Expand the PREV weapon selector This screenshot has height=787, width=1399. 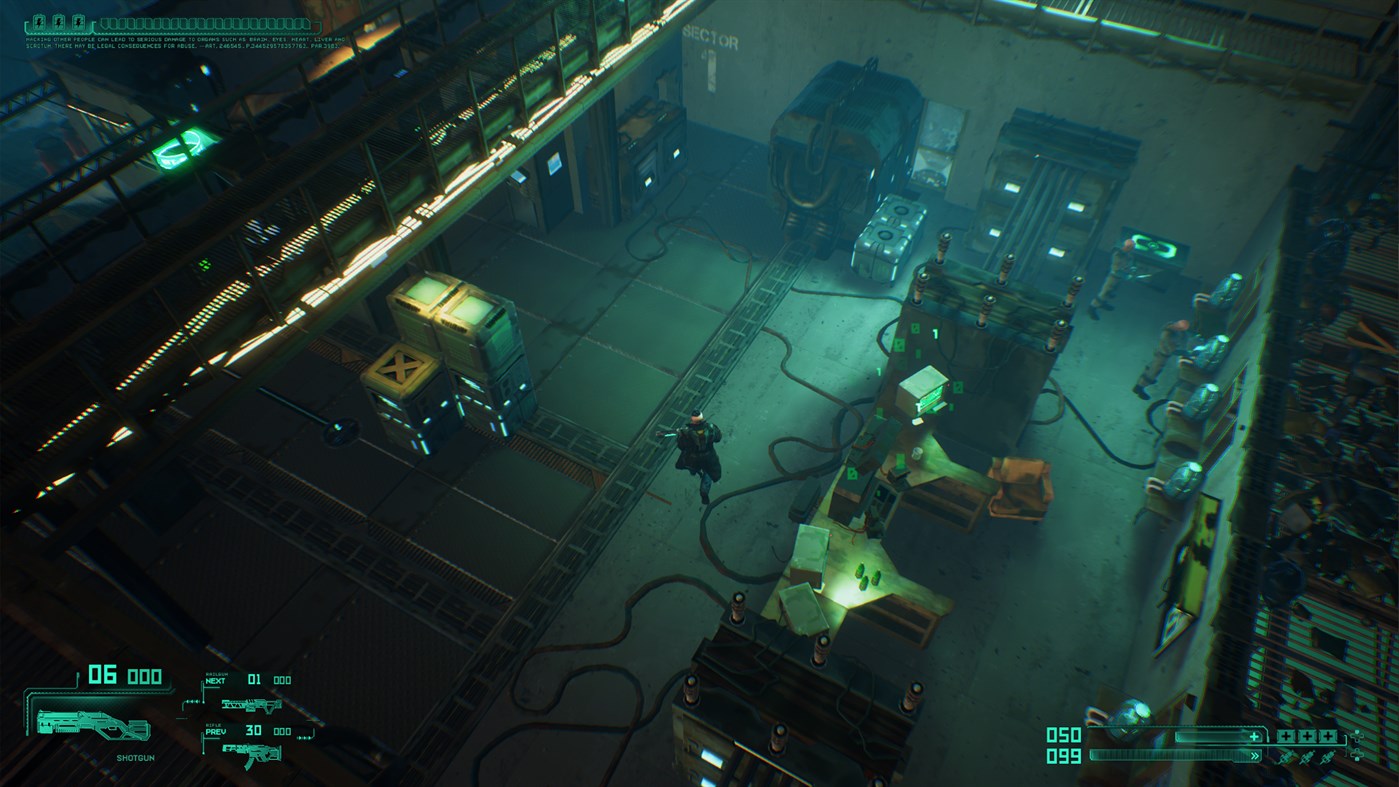click(x=216, y=731)
